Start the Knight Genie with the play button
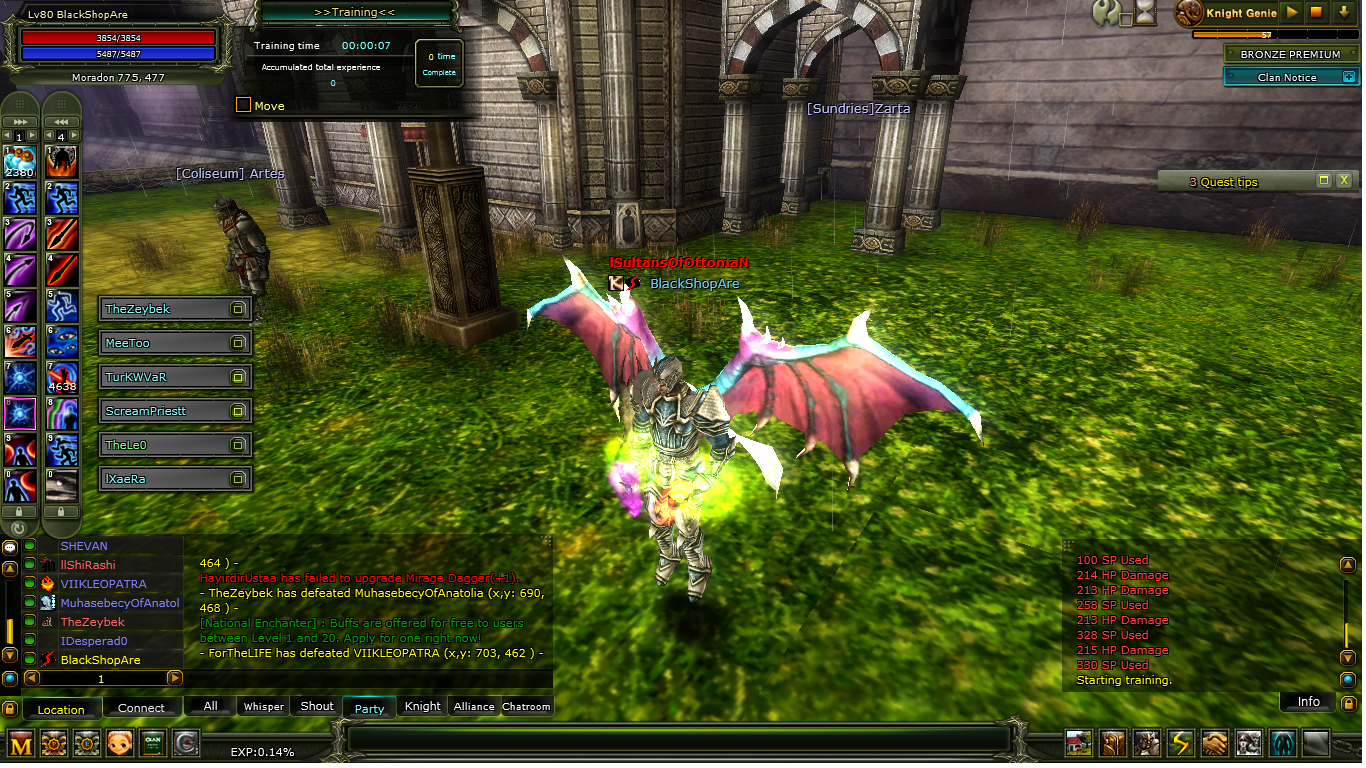This screenshot has width=1366, height=768. coord(1292,13)
